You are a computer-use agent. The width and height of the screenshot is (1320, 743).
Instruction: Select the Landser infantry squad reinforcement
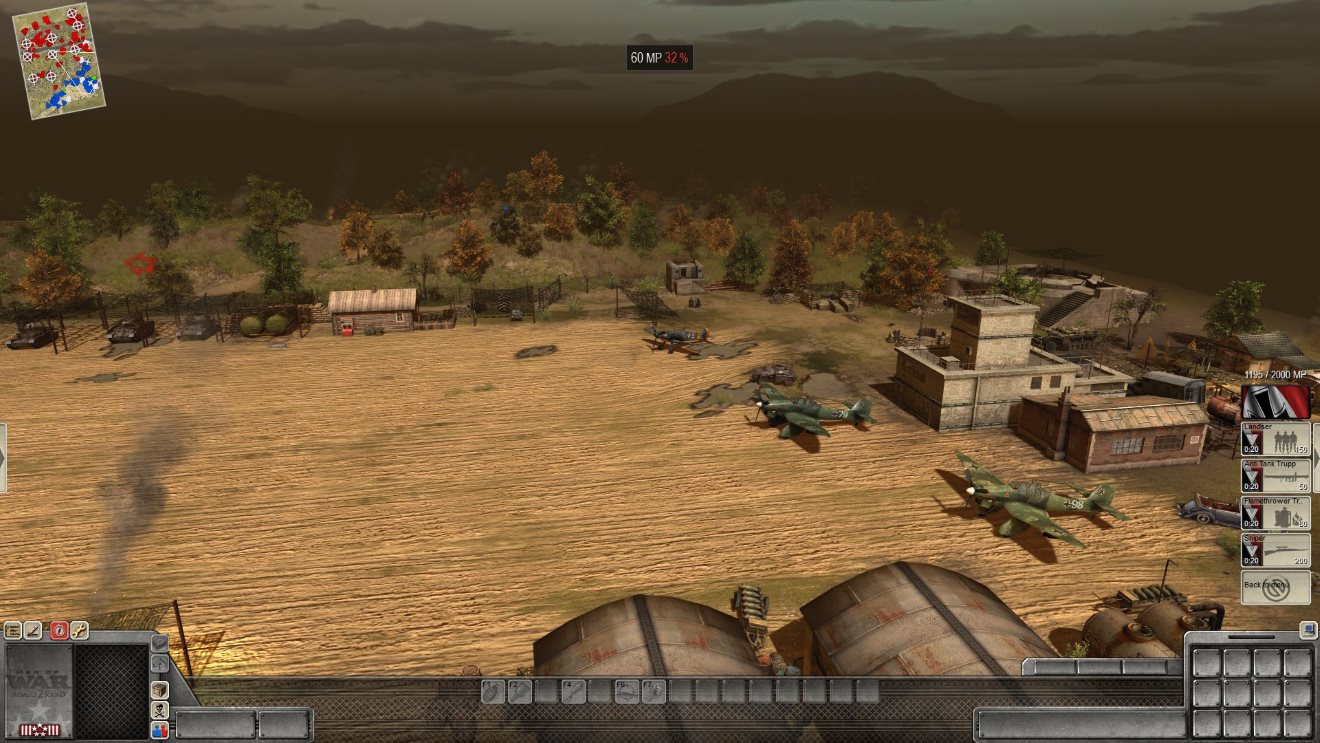[1275, 439]
